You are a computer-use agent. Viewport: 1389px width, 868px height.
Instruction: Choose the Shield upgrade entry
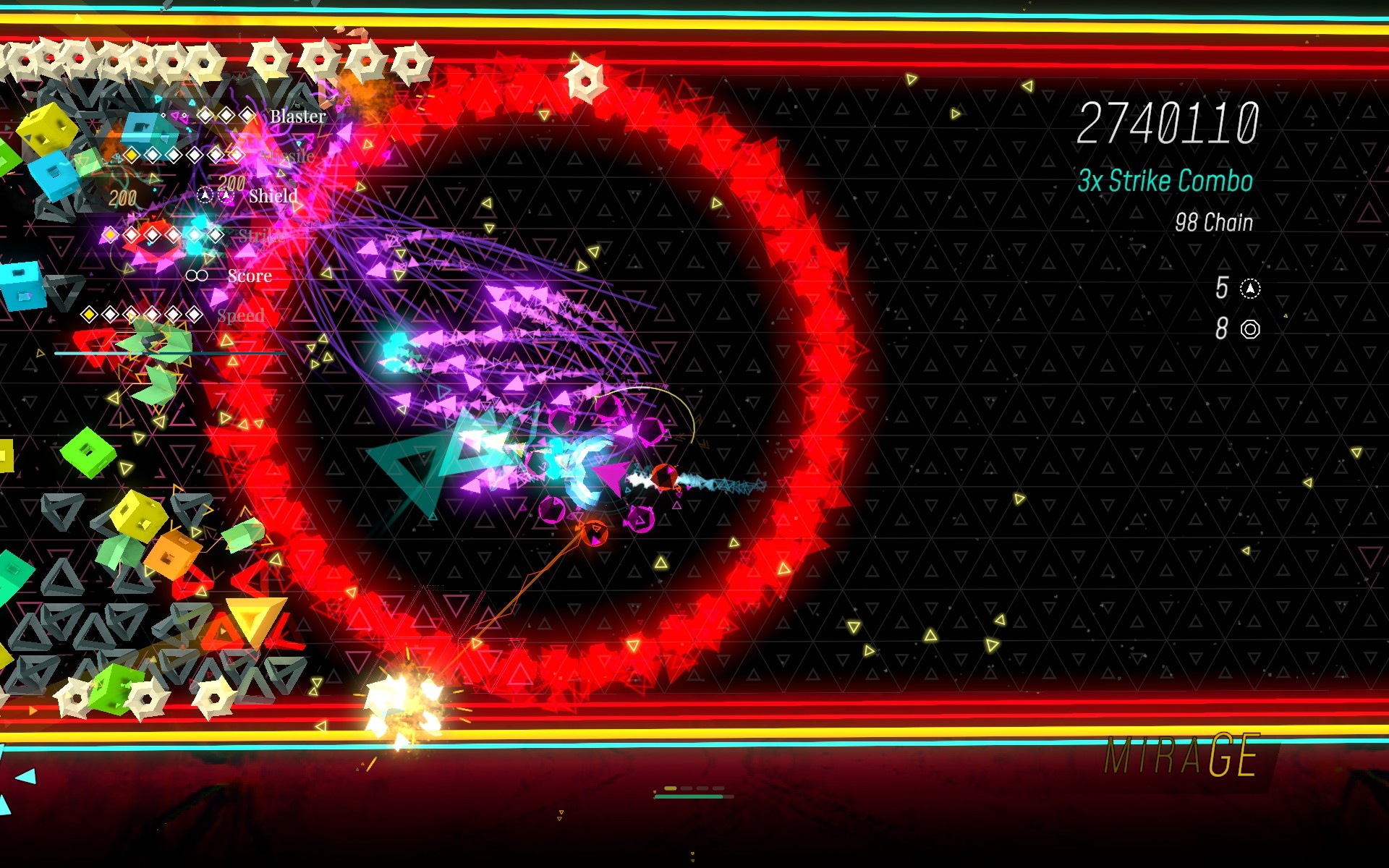[273, 196]
